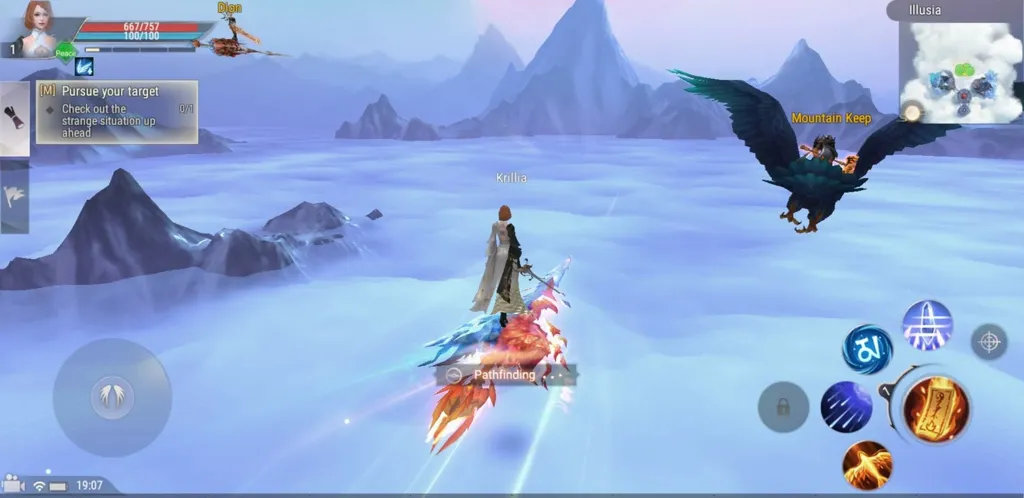Toggle the green Peace mode badge
The height and width of the screenshot is (498, 1024).
pyautogui.click(x=65, y=50)
